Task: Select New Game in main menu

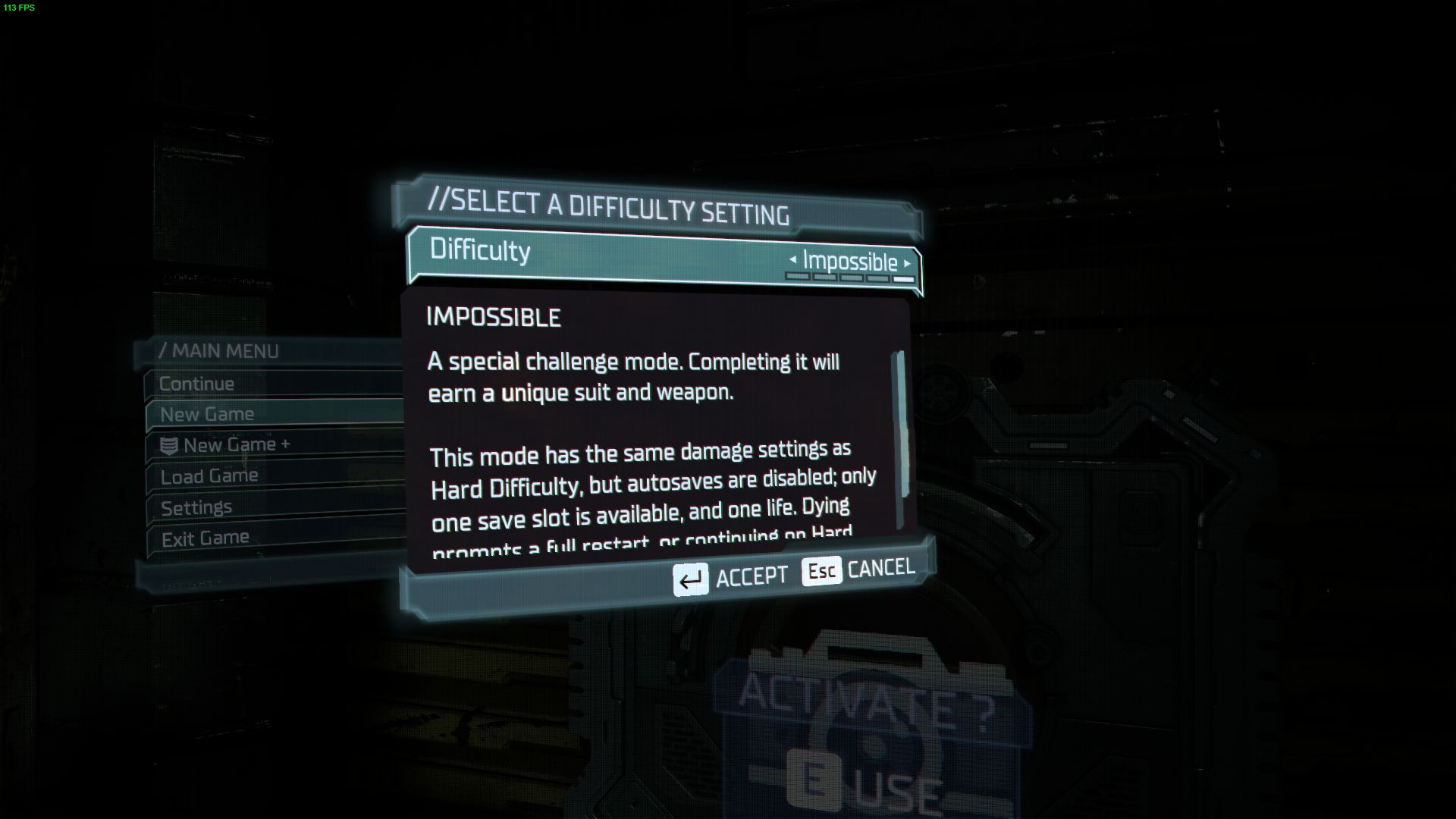Action: (x=207, y=415)
